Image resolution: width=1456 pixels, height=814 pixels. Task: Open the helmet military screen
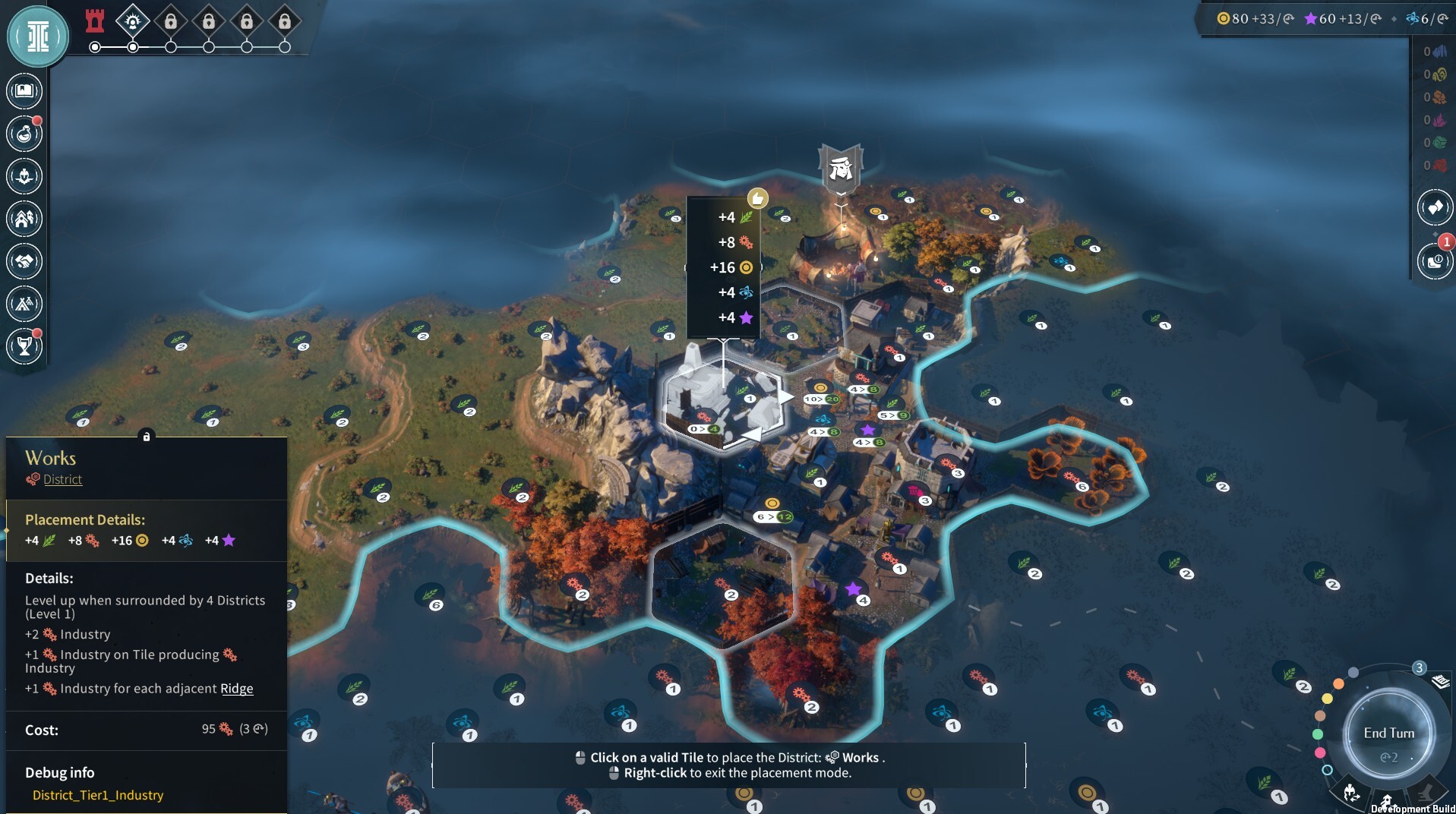(24, 176)
